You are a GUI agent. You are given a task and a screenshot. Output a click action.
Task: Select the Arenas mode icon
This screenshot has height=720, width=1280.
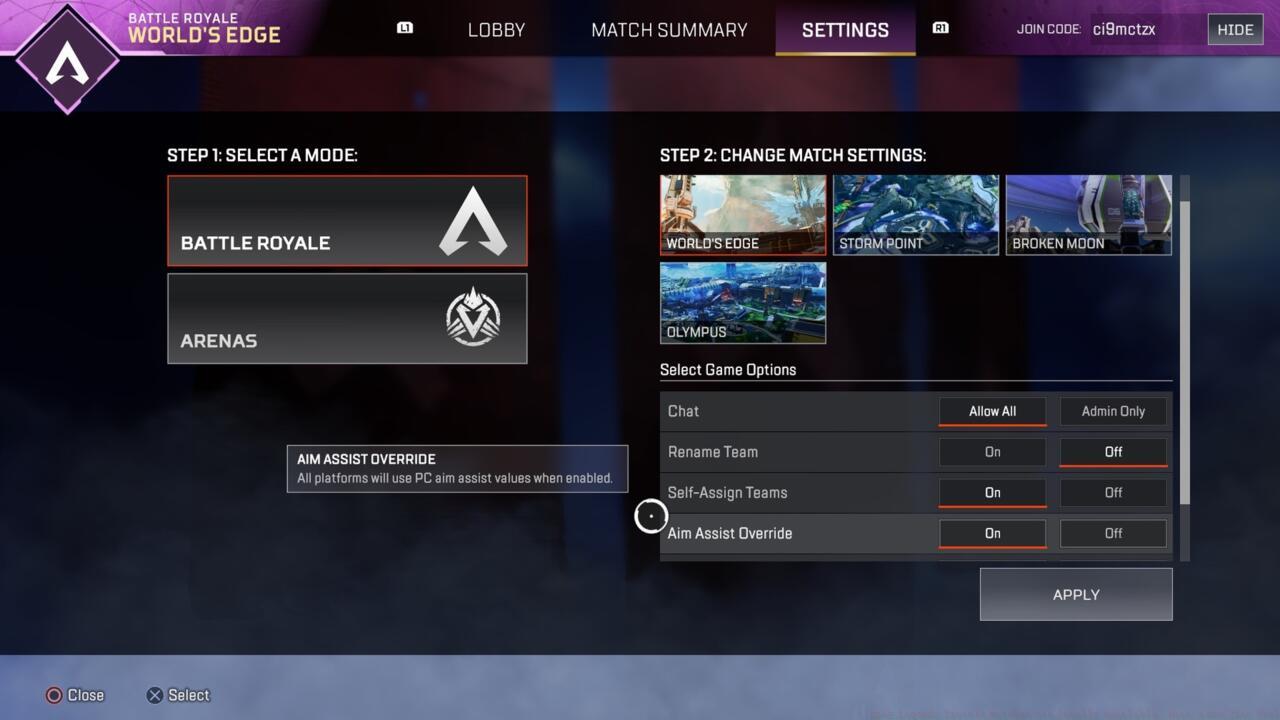473,318
